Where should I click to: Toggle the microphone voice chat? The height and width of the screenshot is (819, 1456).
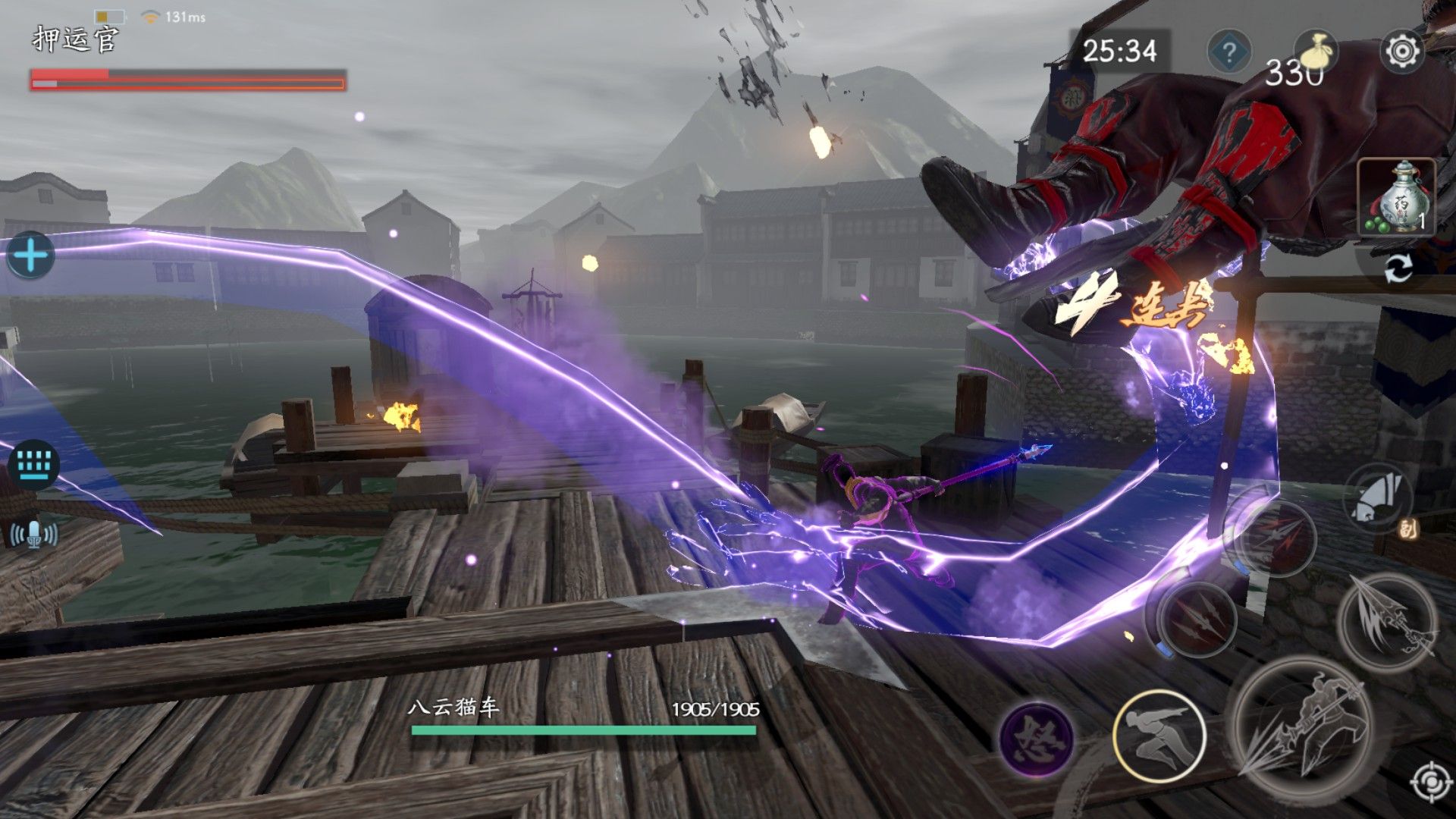click(34, 535)
